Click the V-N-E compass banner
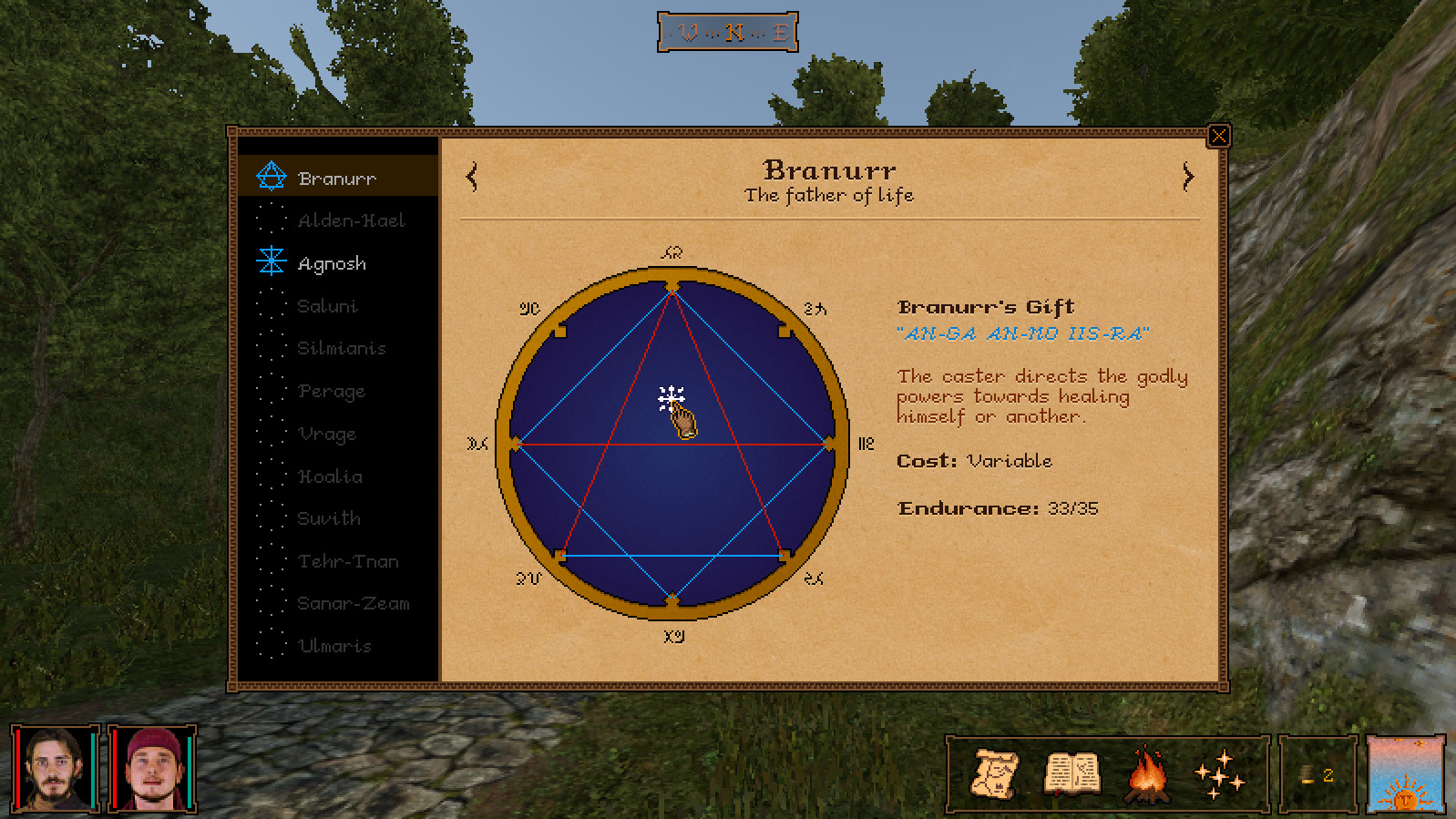Image resolution: width=1456 pixels, height=819 pixels. (x=728, y=30)
